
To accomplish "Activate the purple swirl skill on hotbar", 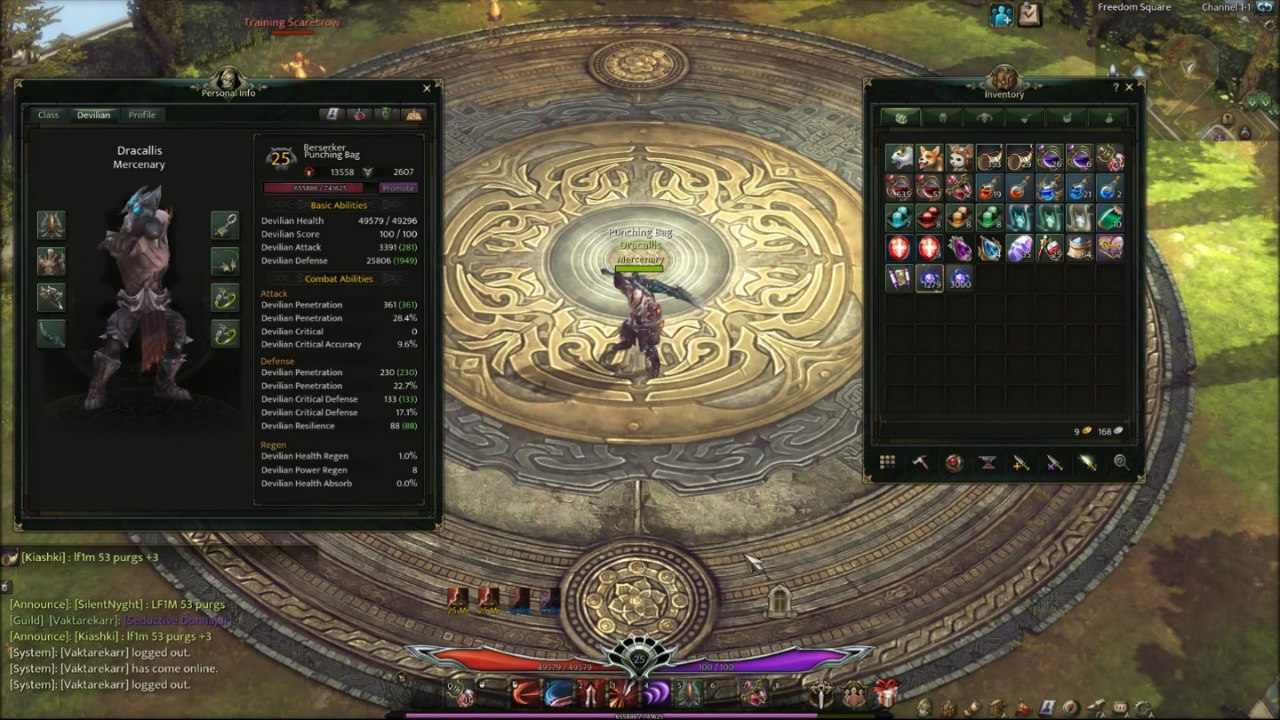I will click(656, 692).
